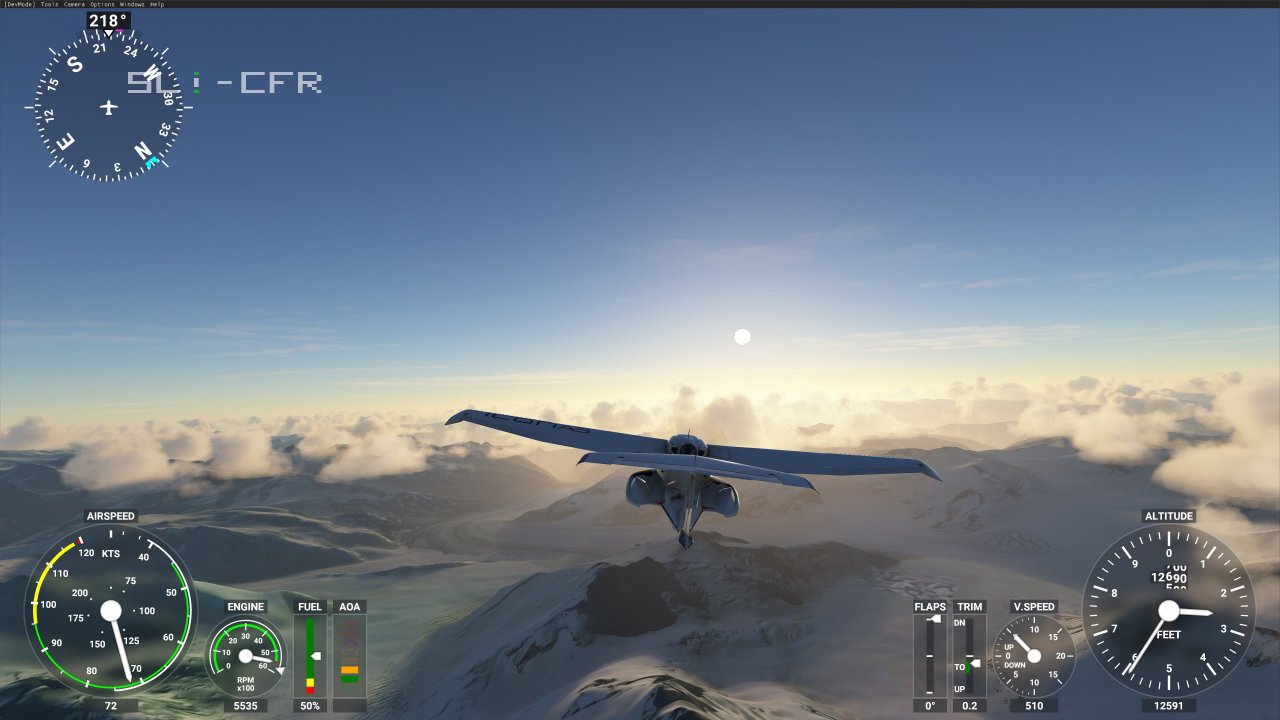Viewport: 1280px width, 720px height.
Task: Open the Help menu
Action: pyautogui.click(x=157, y=4)
